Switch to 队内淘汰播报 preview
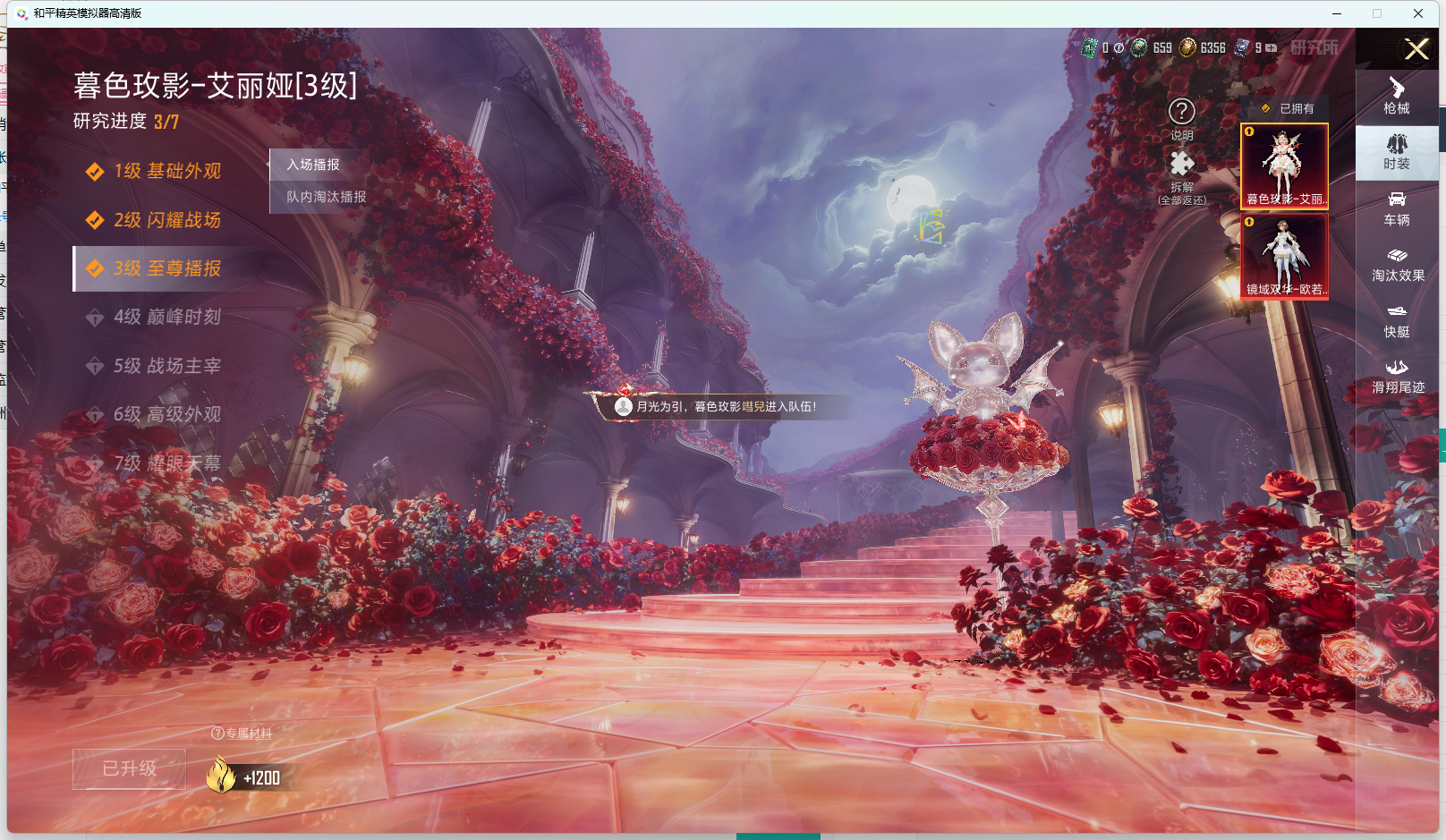The height and width of the screenshot is (840, 1446). click(326, 197)
